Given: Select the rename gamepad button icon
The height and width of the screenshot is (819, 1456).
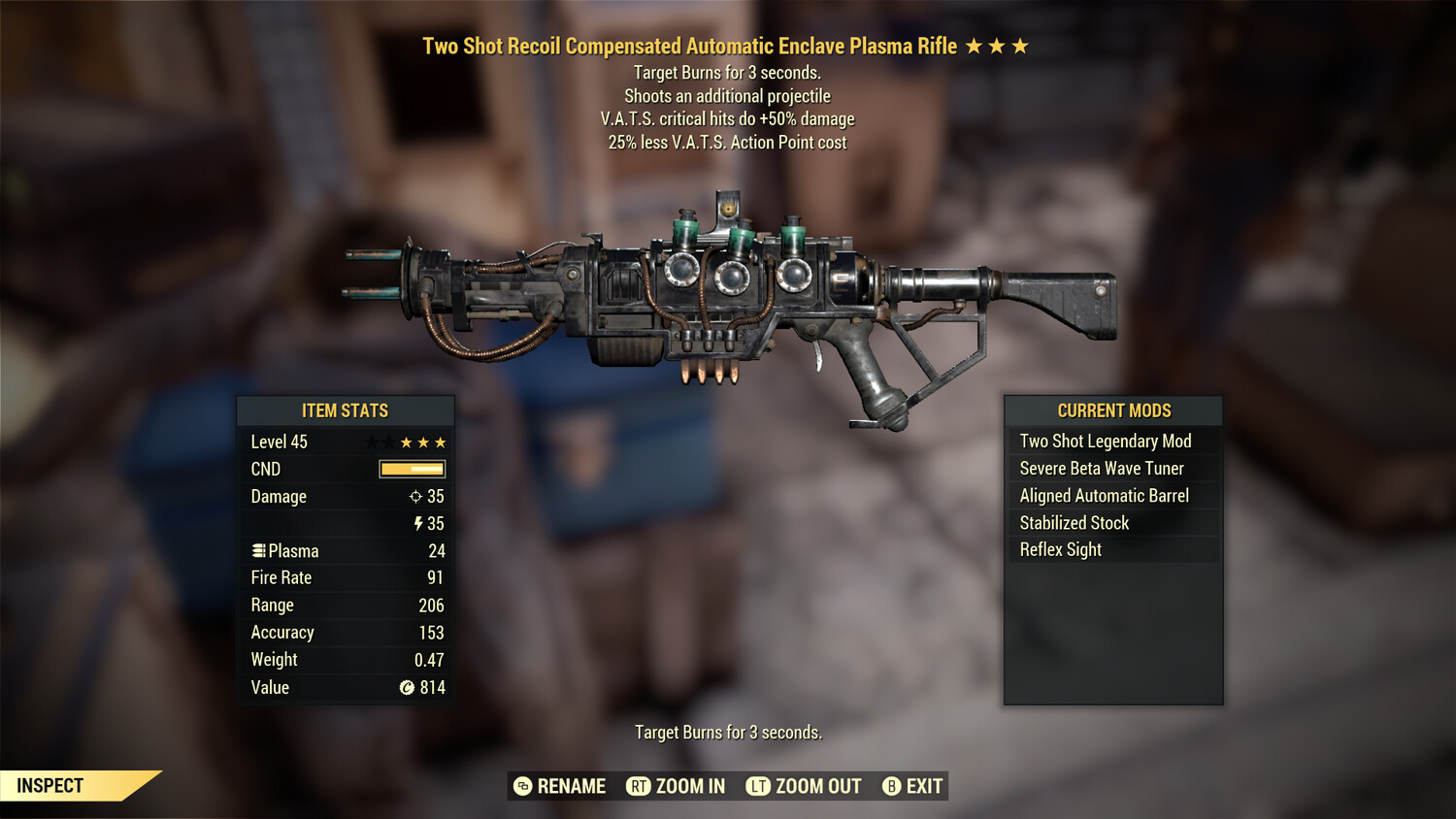Looking at the screenshot, I should (522, 786).
